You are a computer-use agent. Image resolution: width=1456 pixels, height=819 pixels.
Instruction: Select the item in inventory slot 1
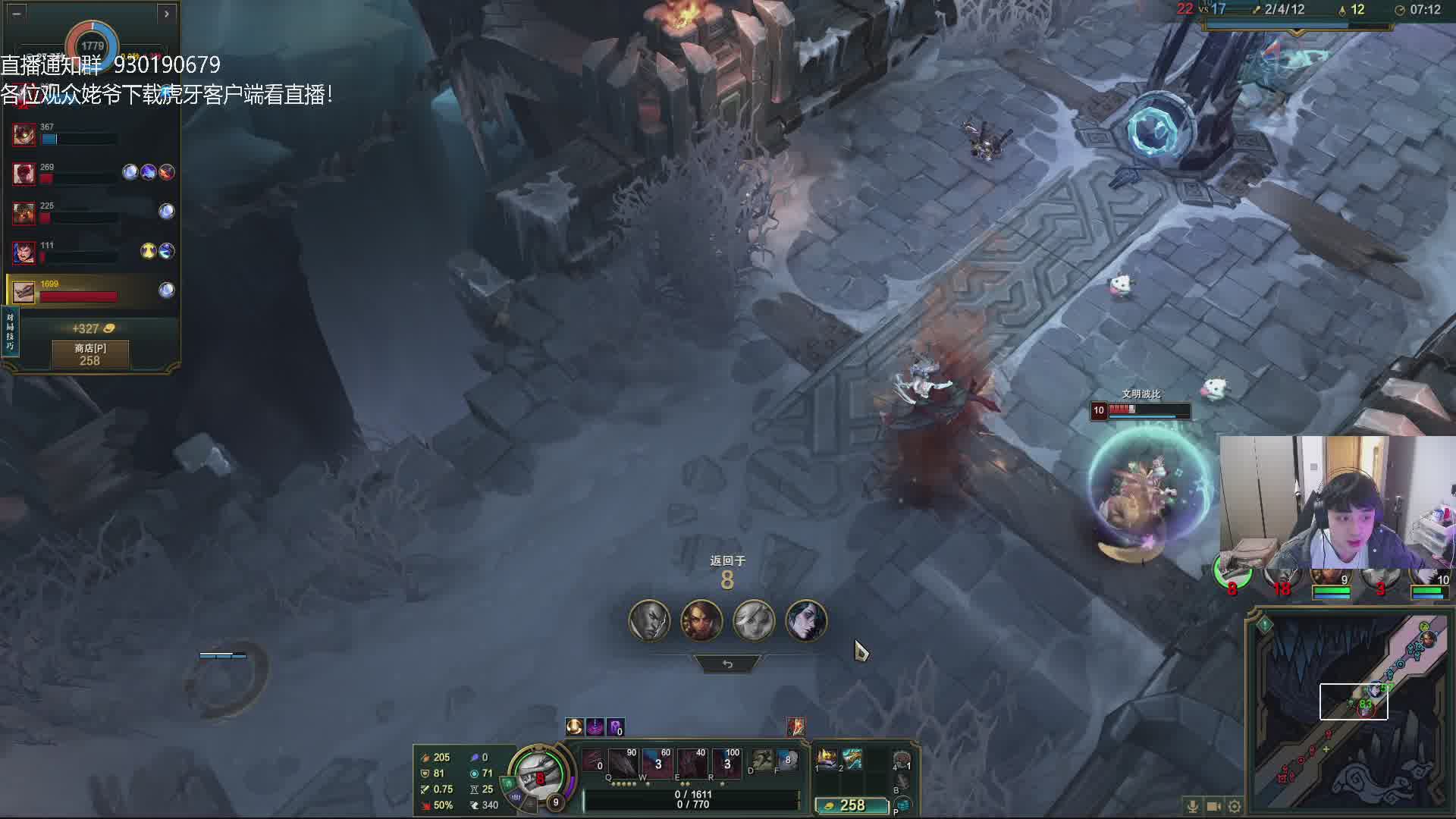click(x=827, y=758)
